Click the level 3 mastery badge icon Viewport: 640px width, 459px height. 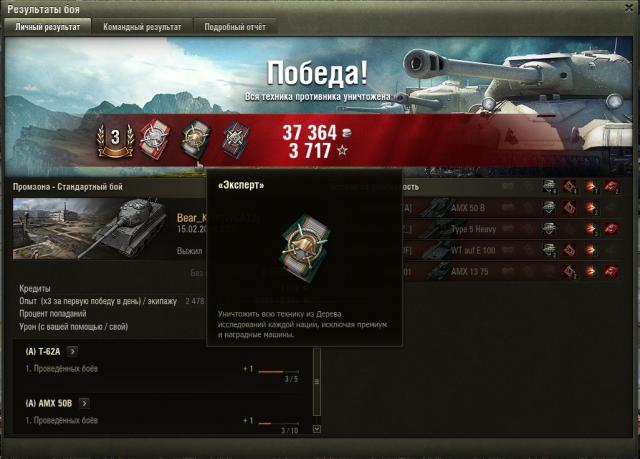click(113, 139)
